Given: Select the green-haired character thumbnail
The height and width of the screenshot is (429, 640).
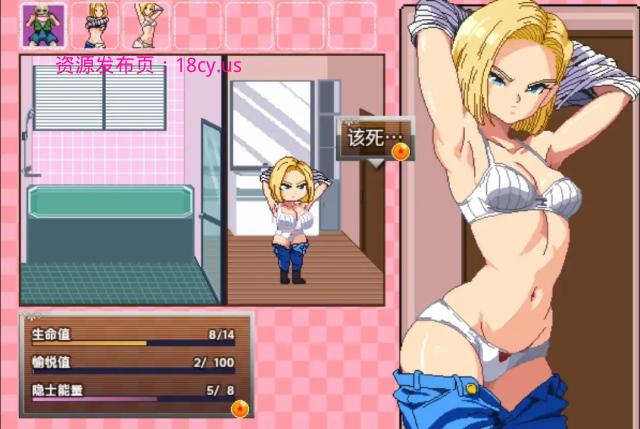Looking at the screenshot, I should click(43, 25).
